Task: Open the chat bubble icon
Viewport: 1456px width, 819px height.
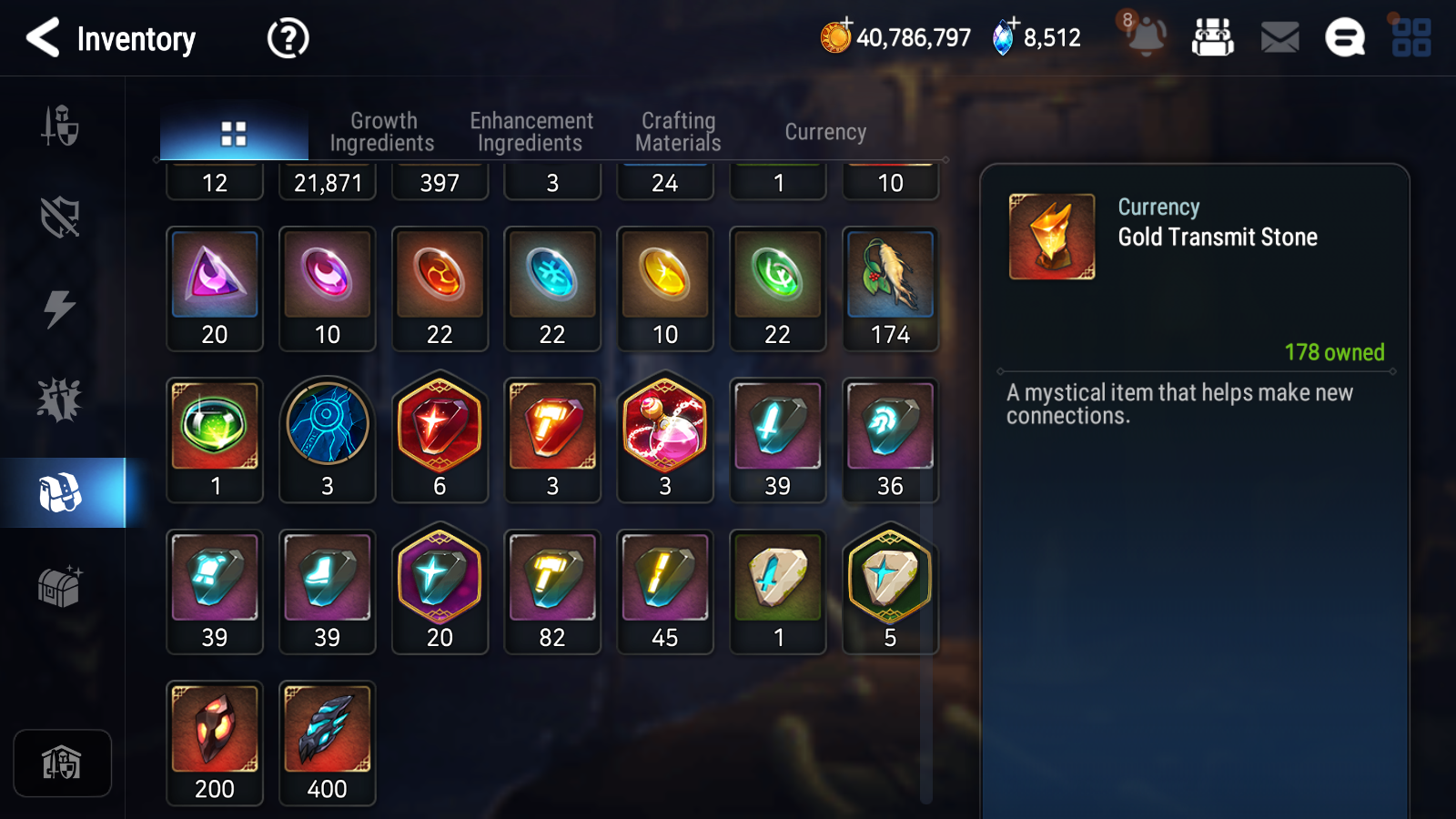Action: click(1344, 38)
